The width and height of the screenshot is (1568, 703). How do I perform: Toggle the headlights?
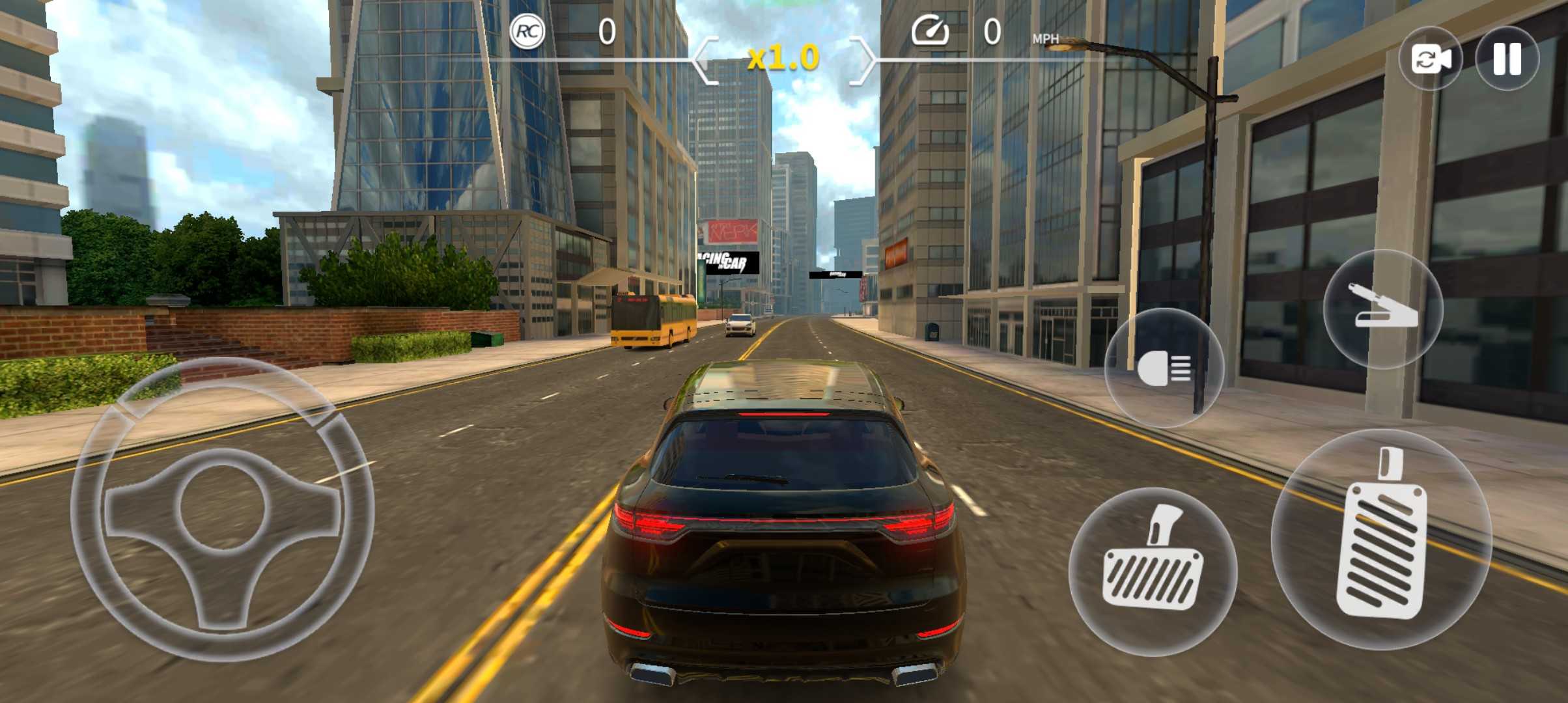pos(1164,368)
